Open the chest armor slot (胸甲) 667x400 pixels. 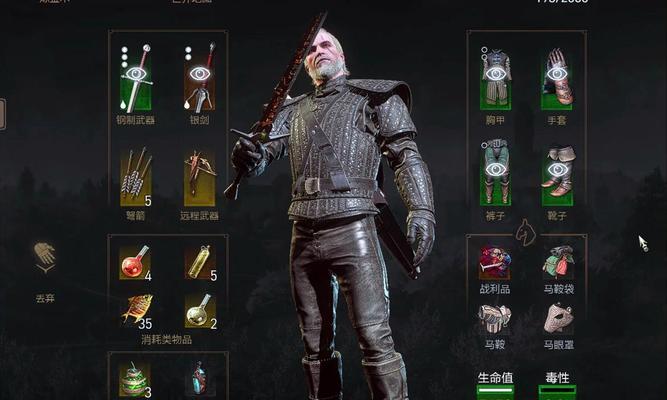[495, 78]
